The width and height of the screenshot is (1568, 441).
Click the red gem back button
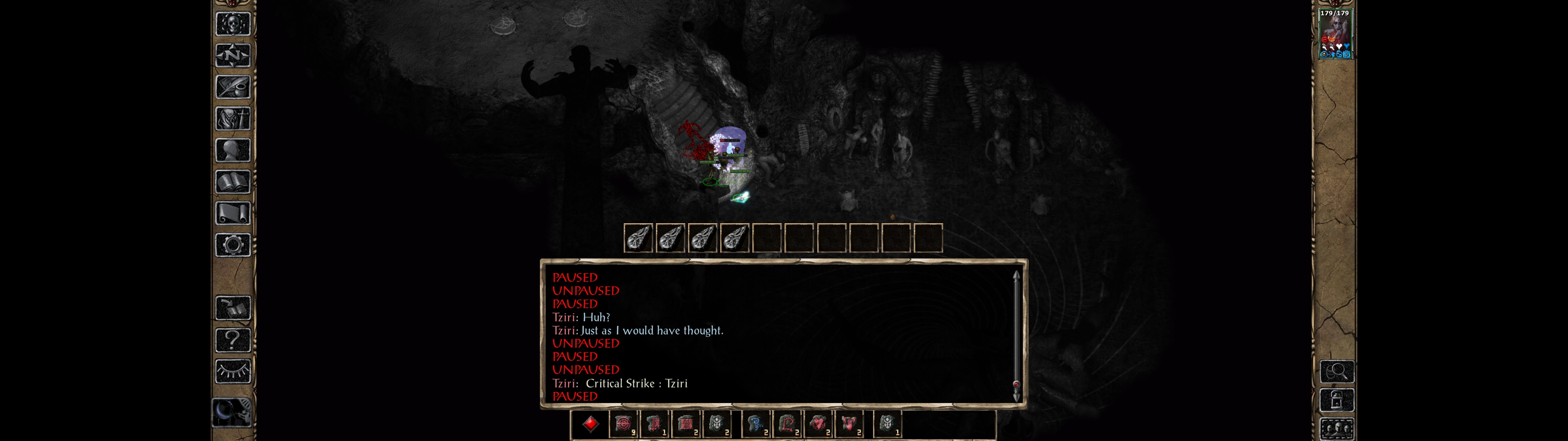click(x=590, y=424)
